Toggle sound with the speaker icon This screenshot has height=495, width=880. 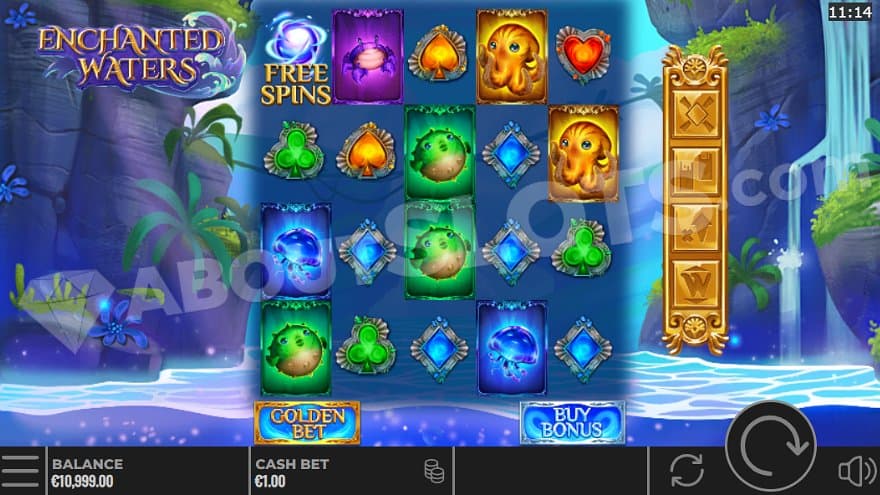coord(855,471)
